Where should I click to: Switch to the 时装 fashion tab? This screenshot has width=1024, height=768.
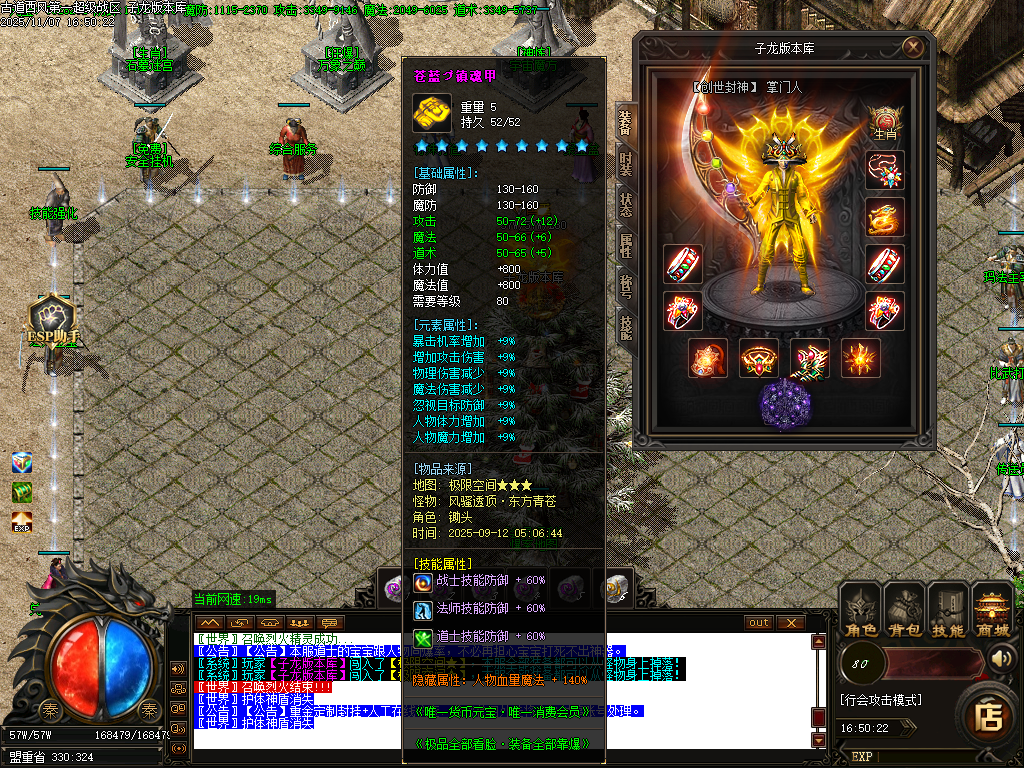[625, 164]
